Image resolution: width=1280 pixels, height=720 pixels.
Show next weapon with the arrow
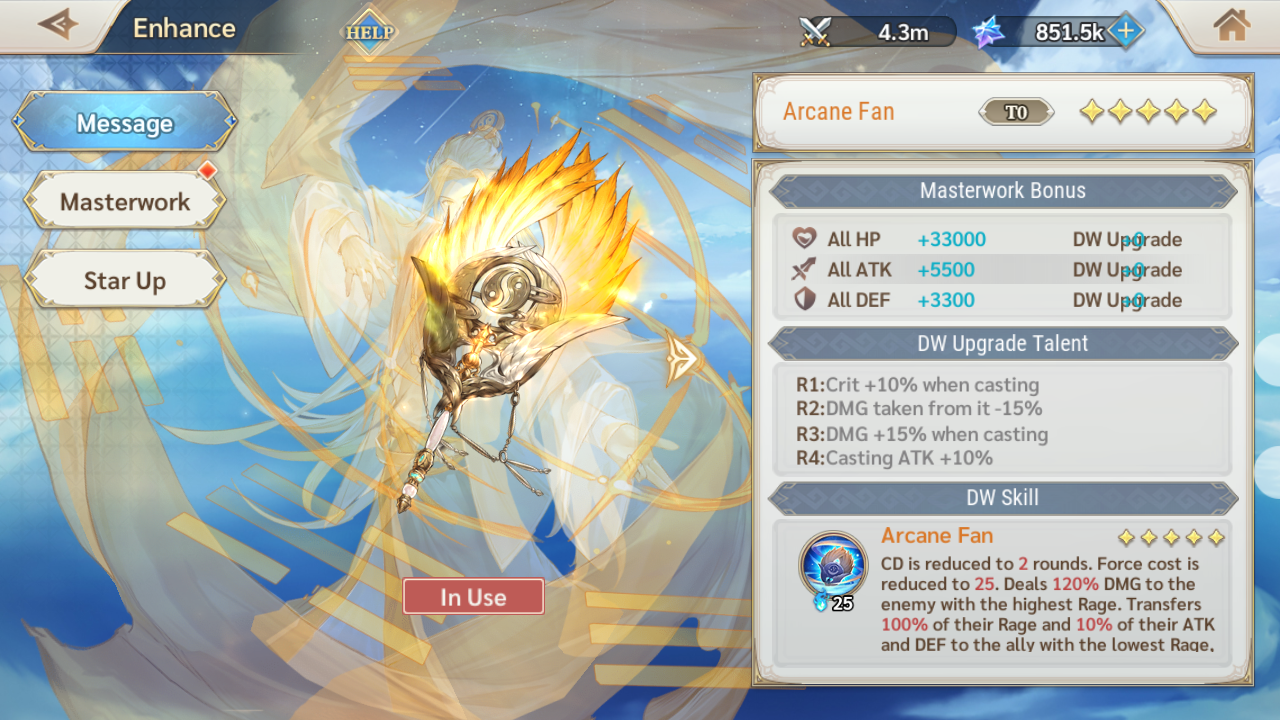pyautogui.click(x=683, y=357)
